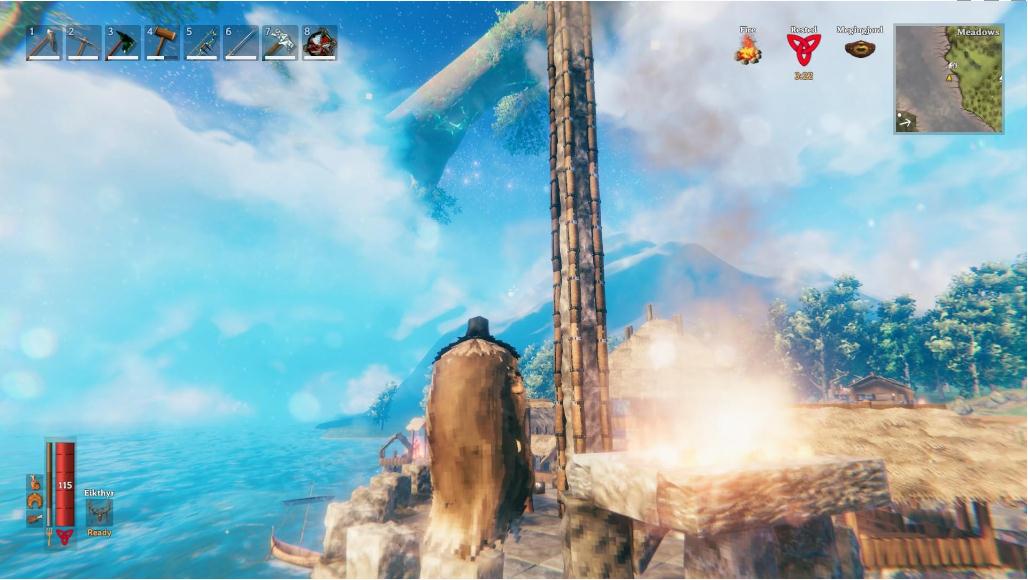
Task: Choose the dark axe in slot 3
Action: [x=123, y=43]
